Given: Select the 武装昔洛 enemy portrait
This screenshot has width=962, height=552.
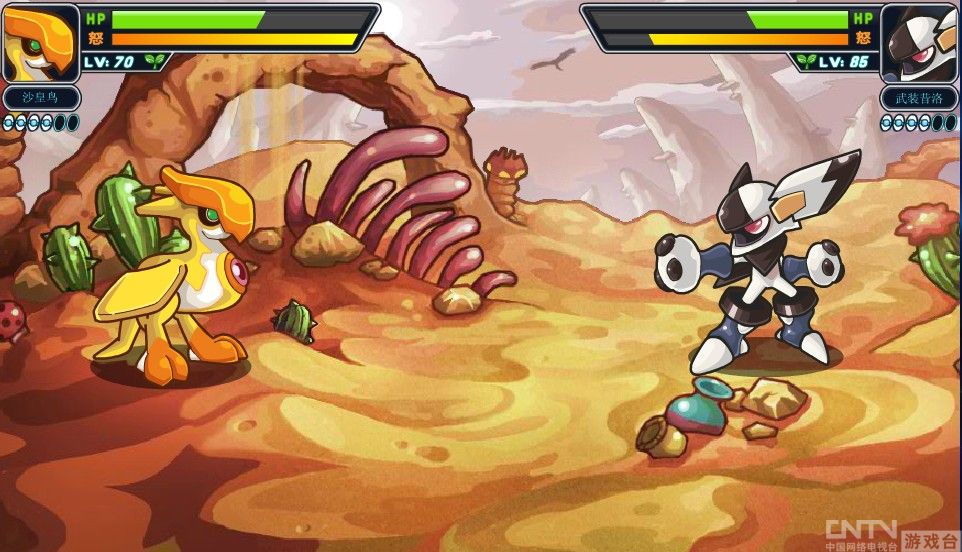Looking at the screenshot, I should coord(919,42).
